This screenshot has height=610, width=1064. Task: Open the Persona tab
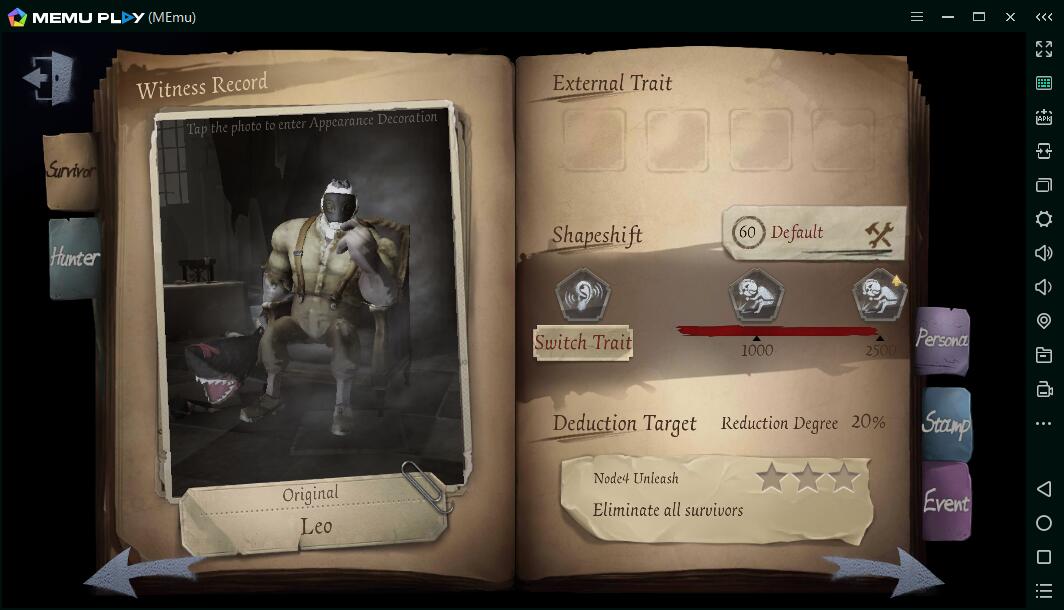tap(941, 340)
